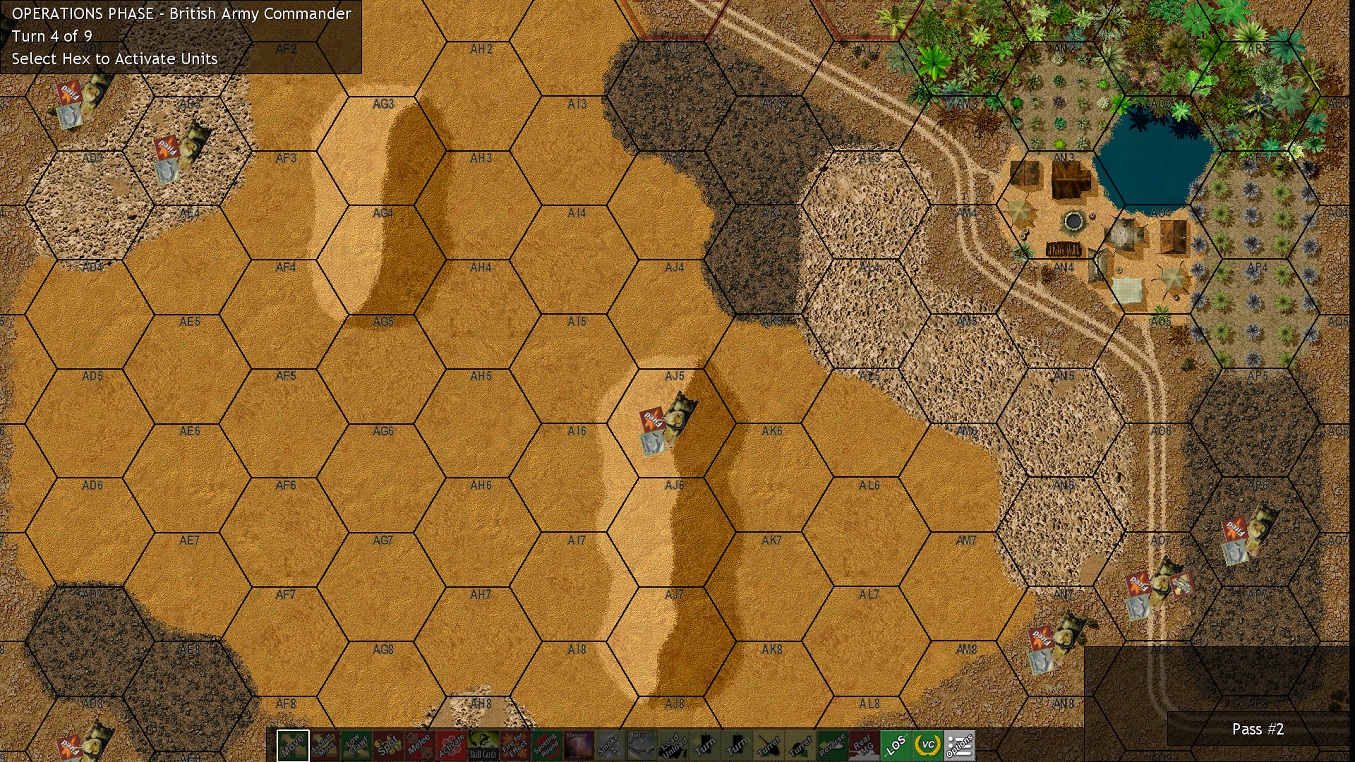Click the Load/Unload icon

click(x=676, y=744)
